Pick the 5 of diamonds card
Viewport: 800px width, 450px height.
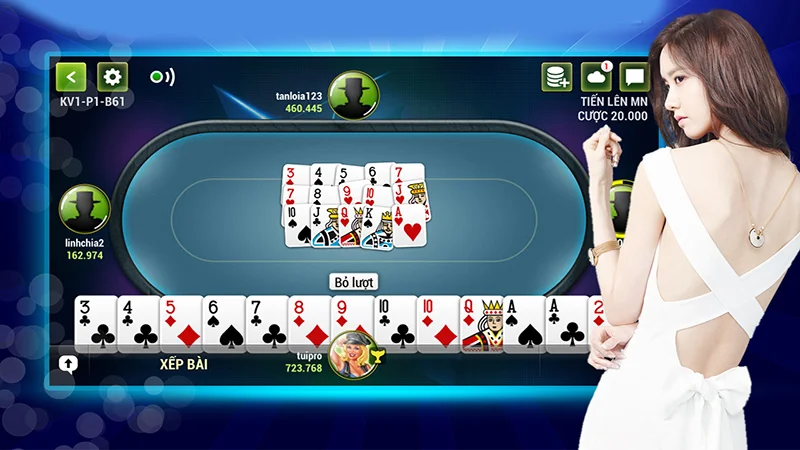(x=181, y=324)
